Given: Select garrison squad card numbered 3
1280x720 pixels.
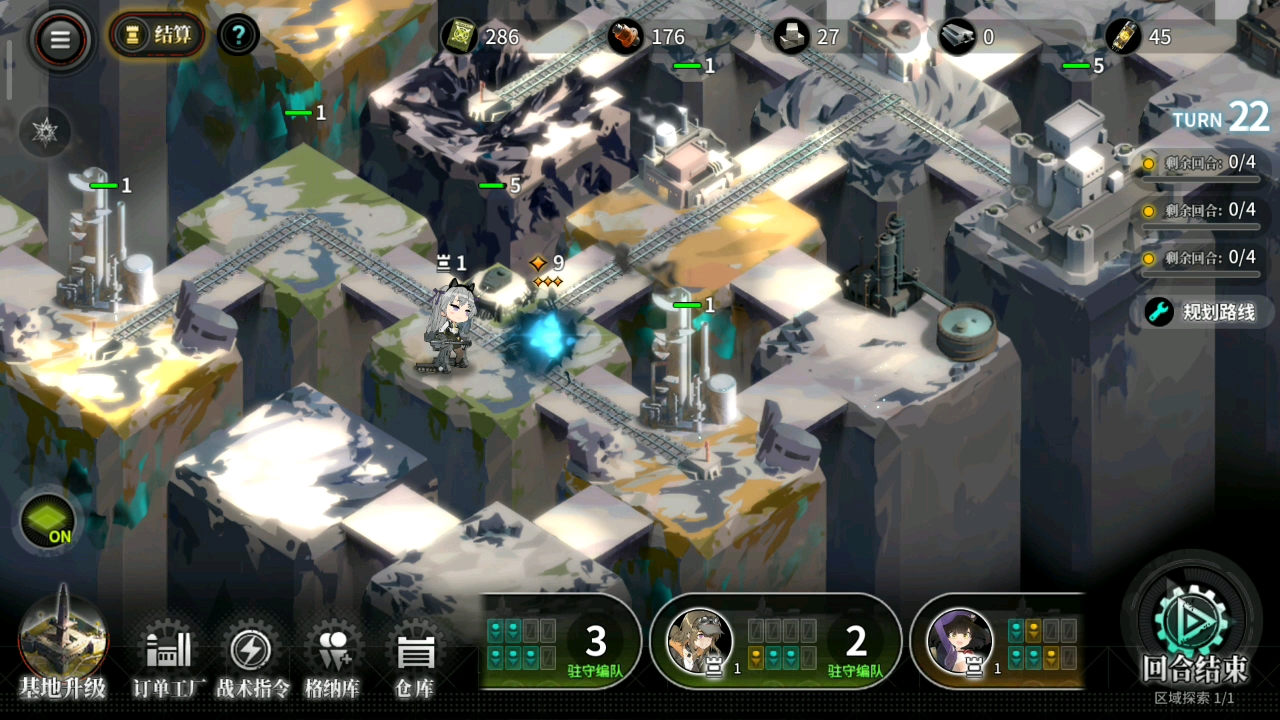Looking at the screenshot, I should click(x=560, y=642).
